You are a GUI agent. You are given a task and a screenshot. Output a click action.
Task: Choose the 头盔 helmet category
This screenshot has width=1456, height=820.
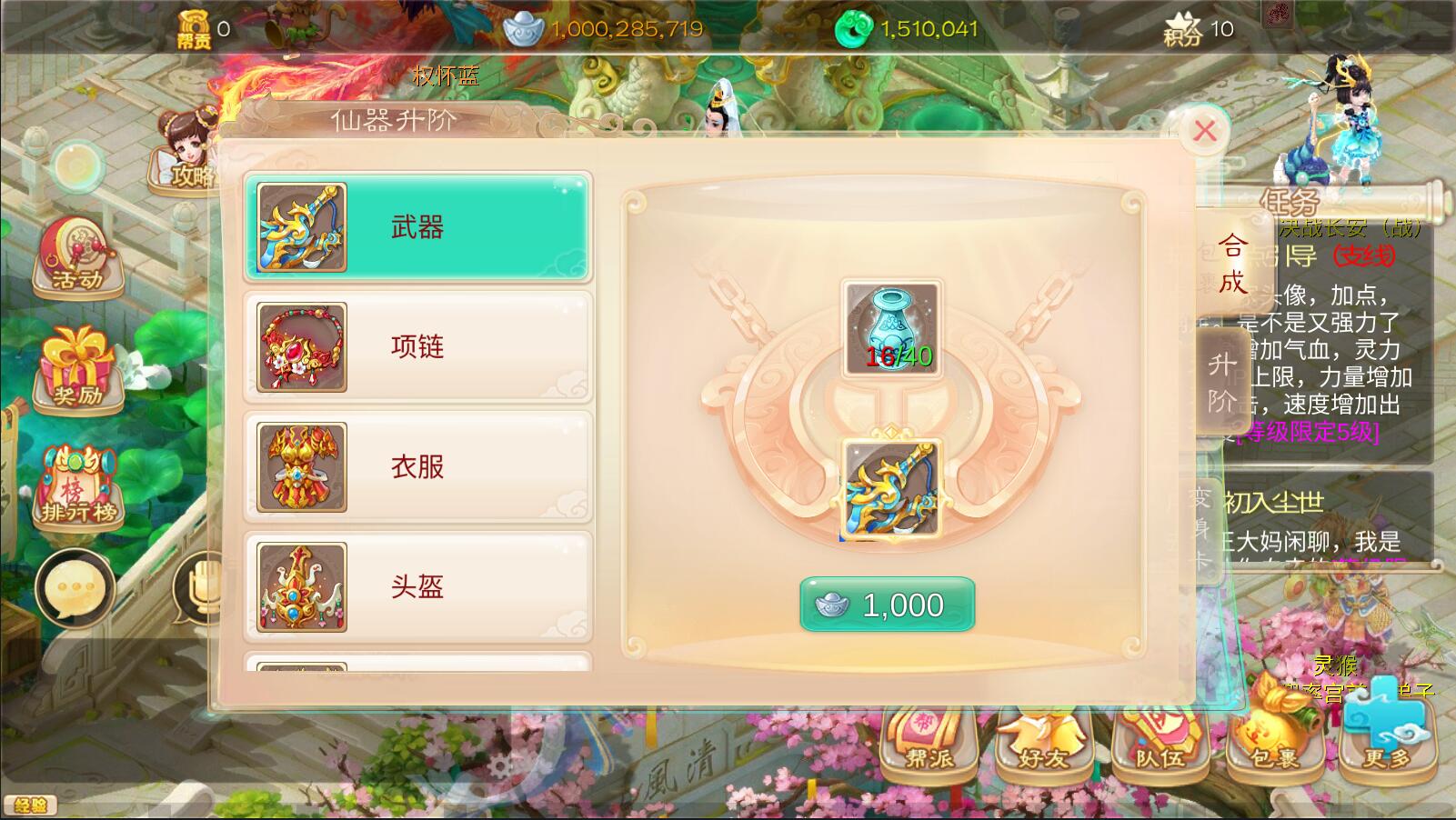pyautogui.click(x=417, y=586)
